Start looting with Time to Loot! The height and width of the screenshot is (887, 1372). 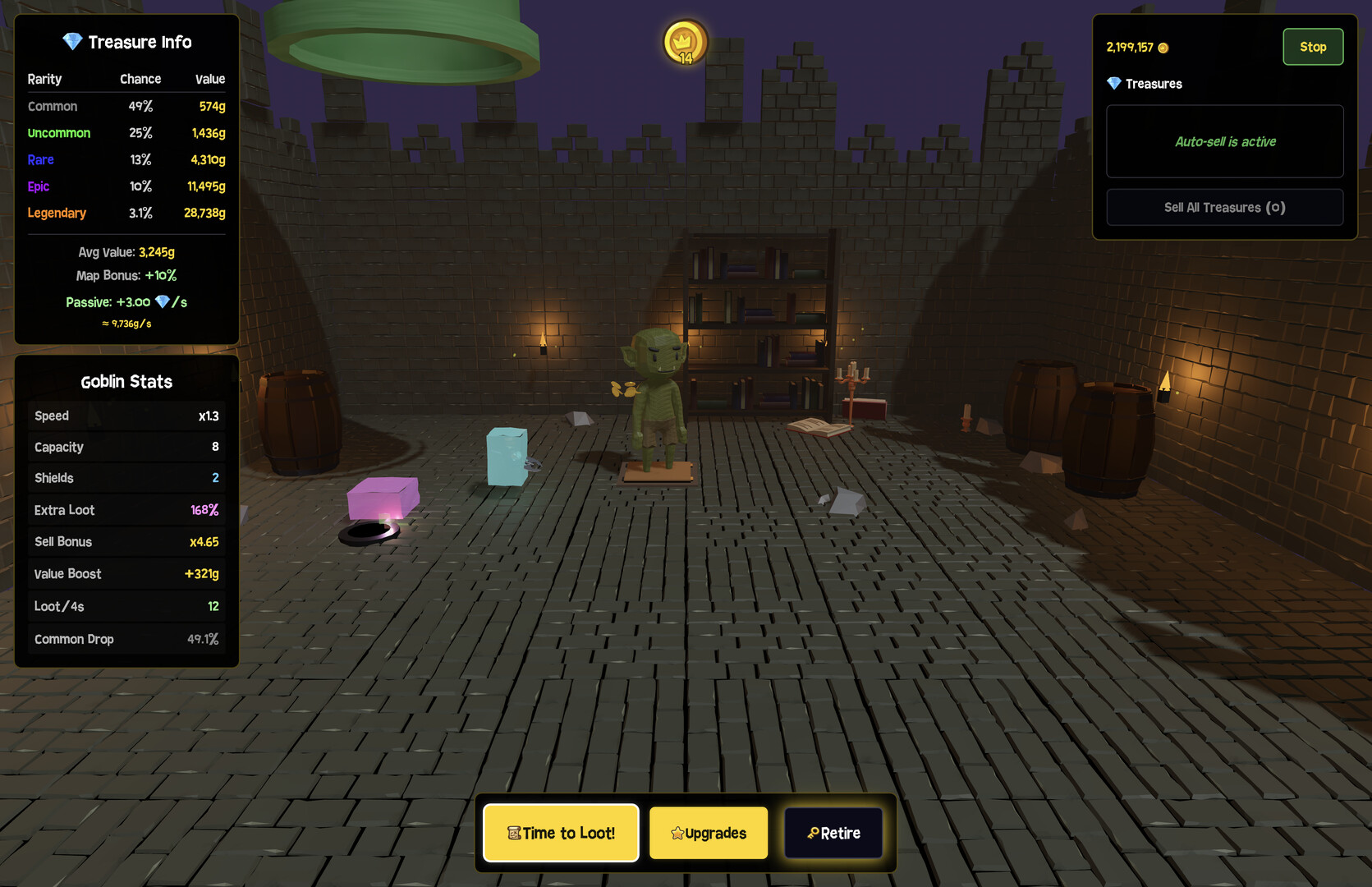[561, 833]
